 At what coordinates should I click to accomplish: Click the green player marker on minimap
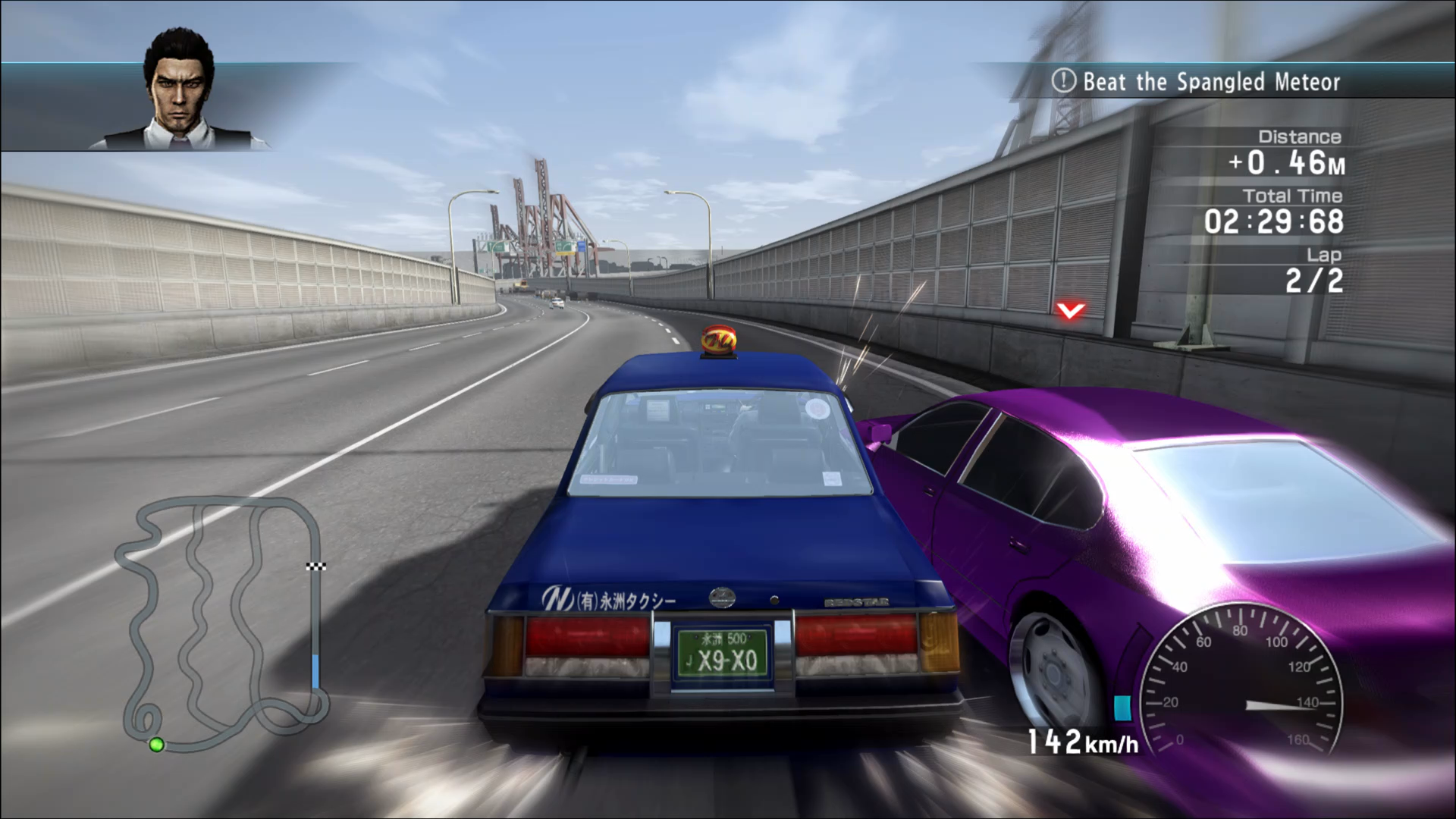click(x=157, y=745)
